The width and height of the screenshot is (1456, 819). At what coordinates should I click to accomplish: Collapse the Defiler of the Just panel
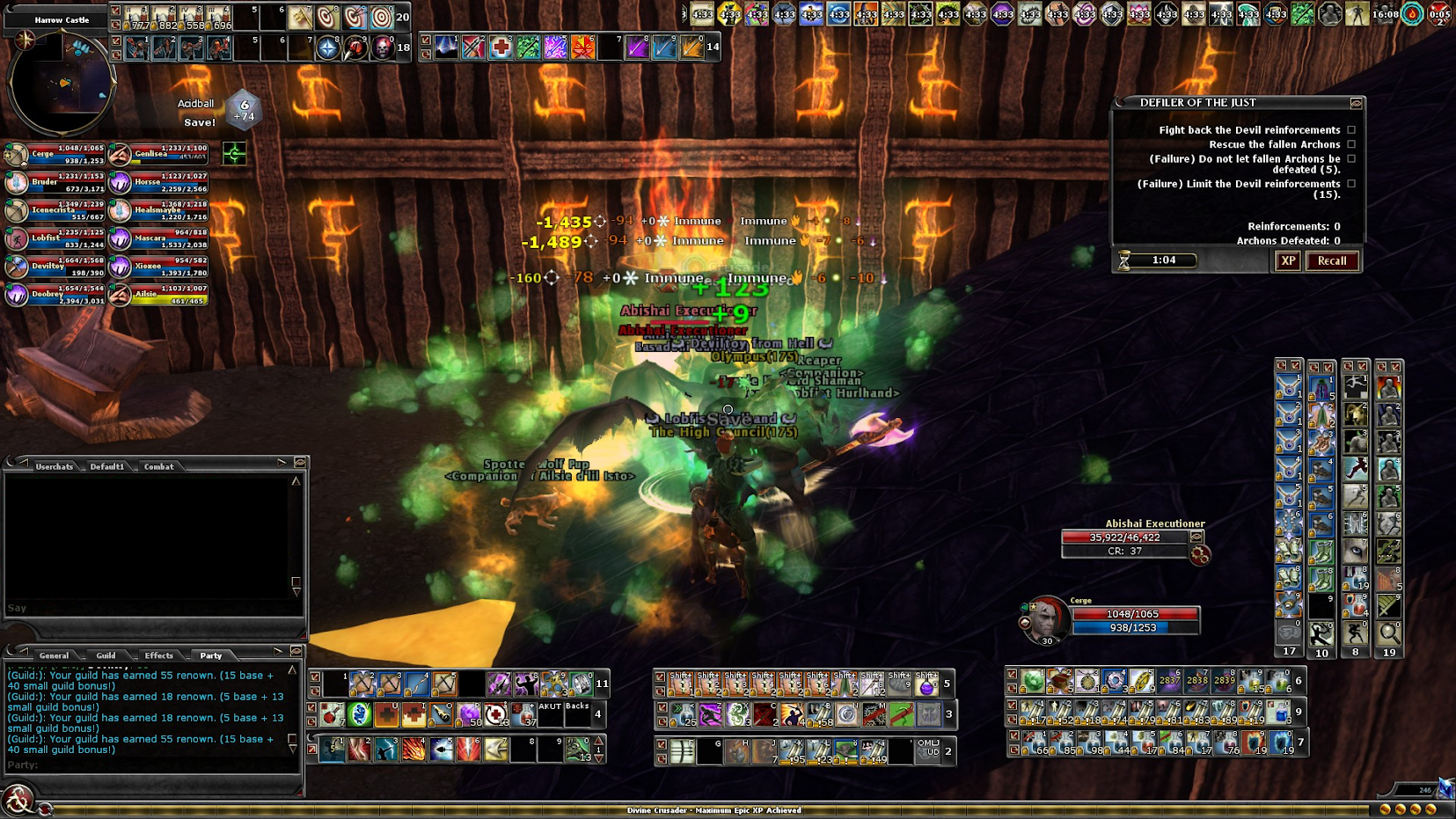1356,103
